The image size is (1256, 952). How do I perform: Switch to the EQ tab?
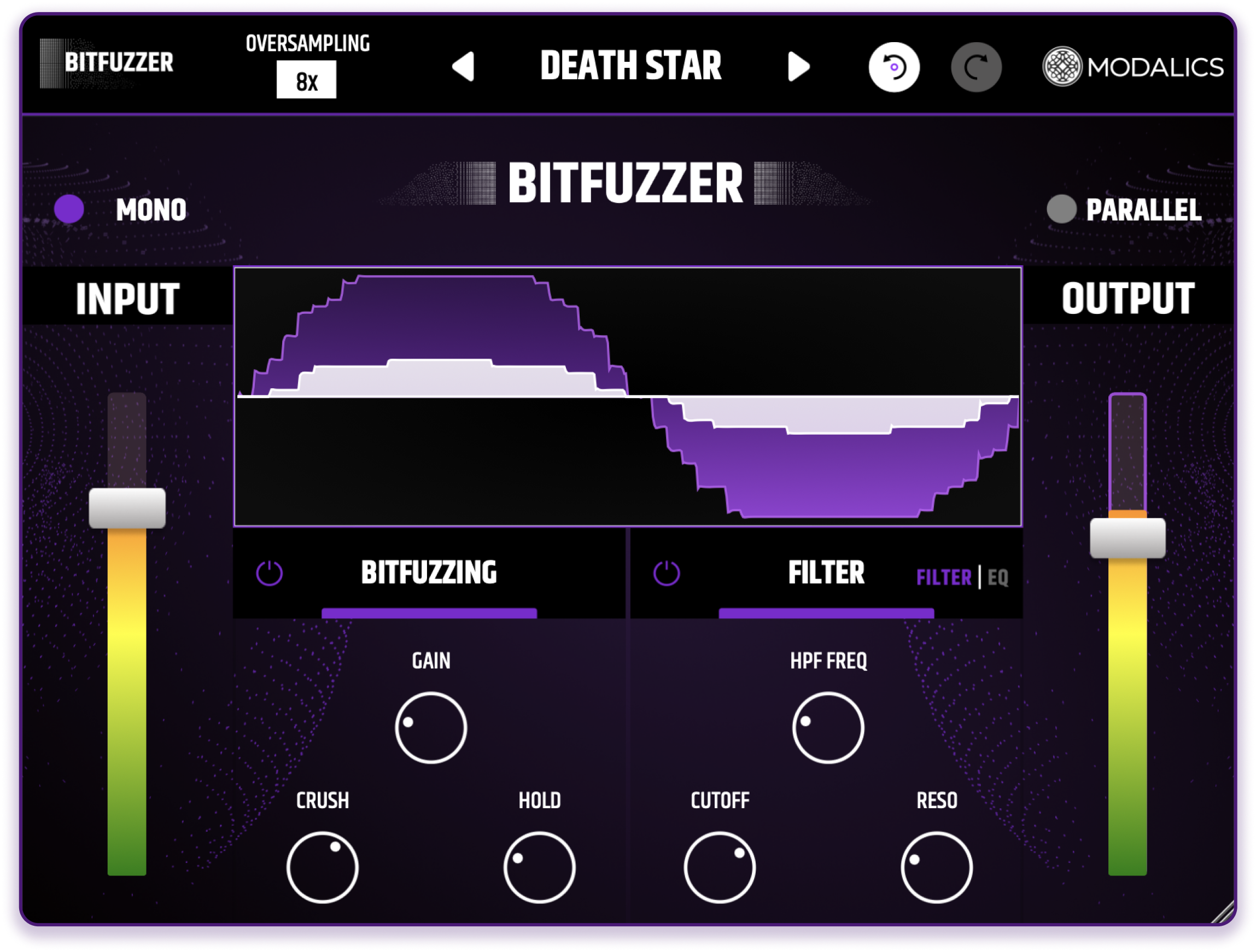coord(999,577)
